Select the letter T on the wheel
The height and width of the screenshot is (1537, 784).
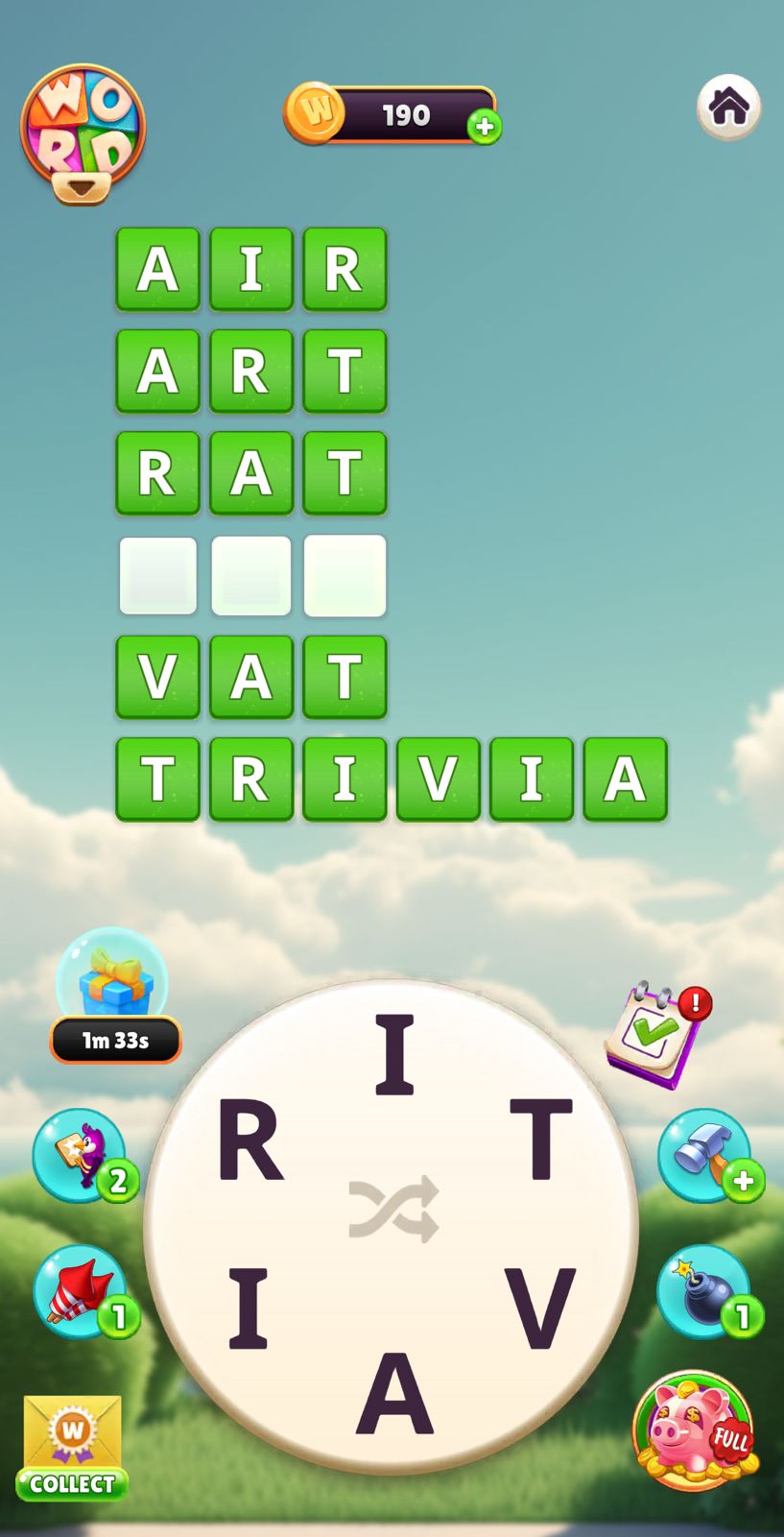tap(540, 1139)
